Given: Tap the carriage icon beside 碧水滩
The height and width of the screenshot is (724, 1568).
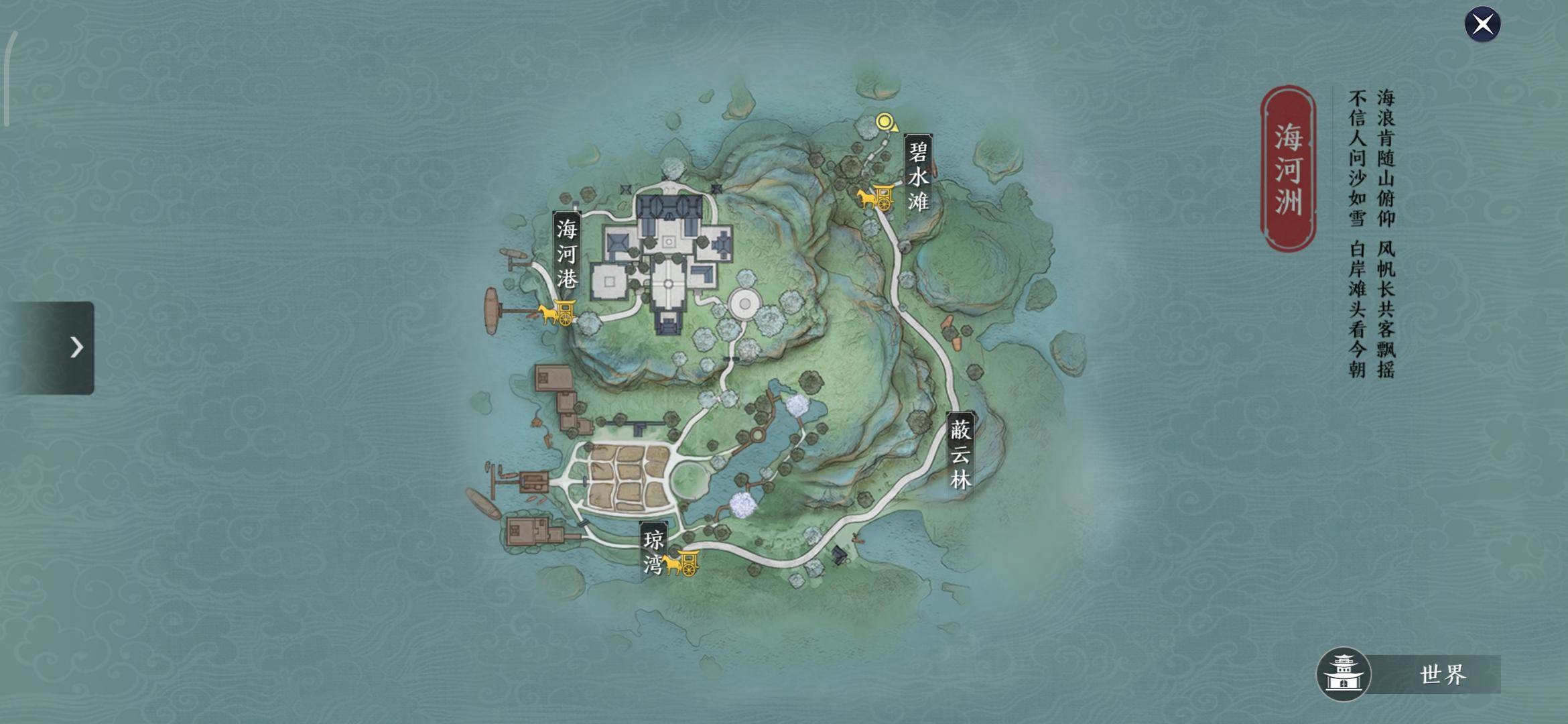Looking at the screenshot, I should pyautogui.click(x=875, y=197).
